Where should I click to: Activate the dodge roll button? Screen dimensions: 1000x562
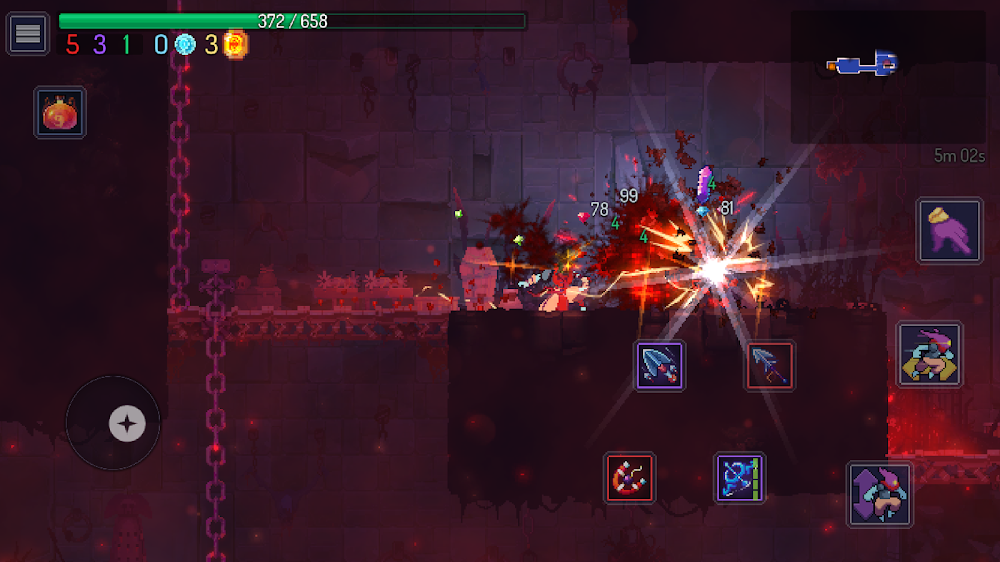pyautogui.click(x=929, y=354)
